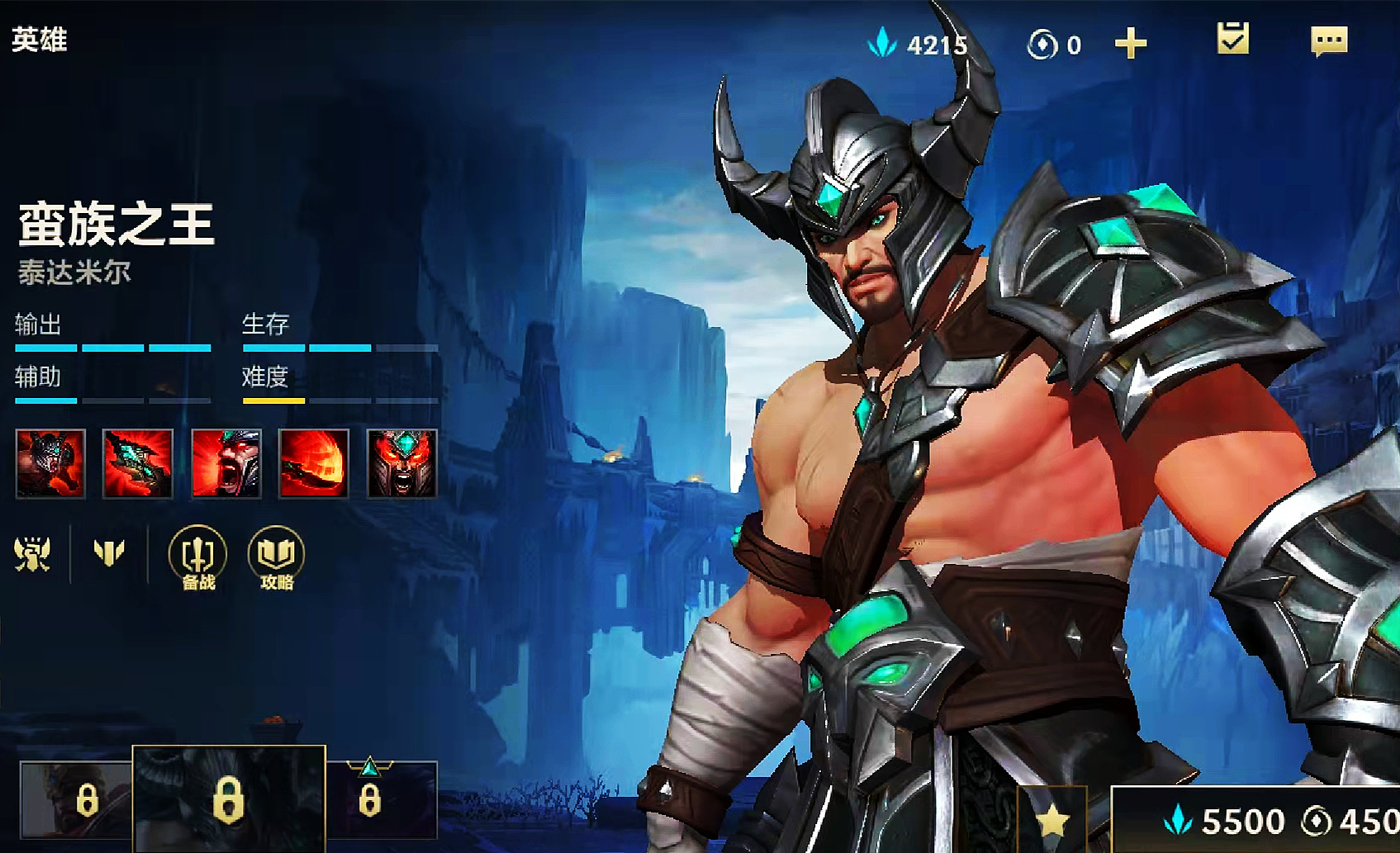Click 英雄 to return to heroes list
This screenshot has height=853, width=1400.
[39, 38]
